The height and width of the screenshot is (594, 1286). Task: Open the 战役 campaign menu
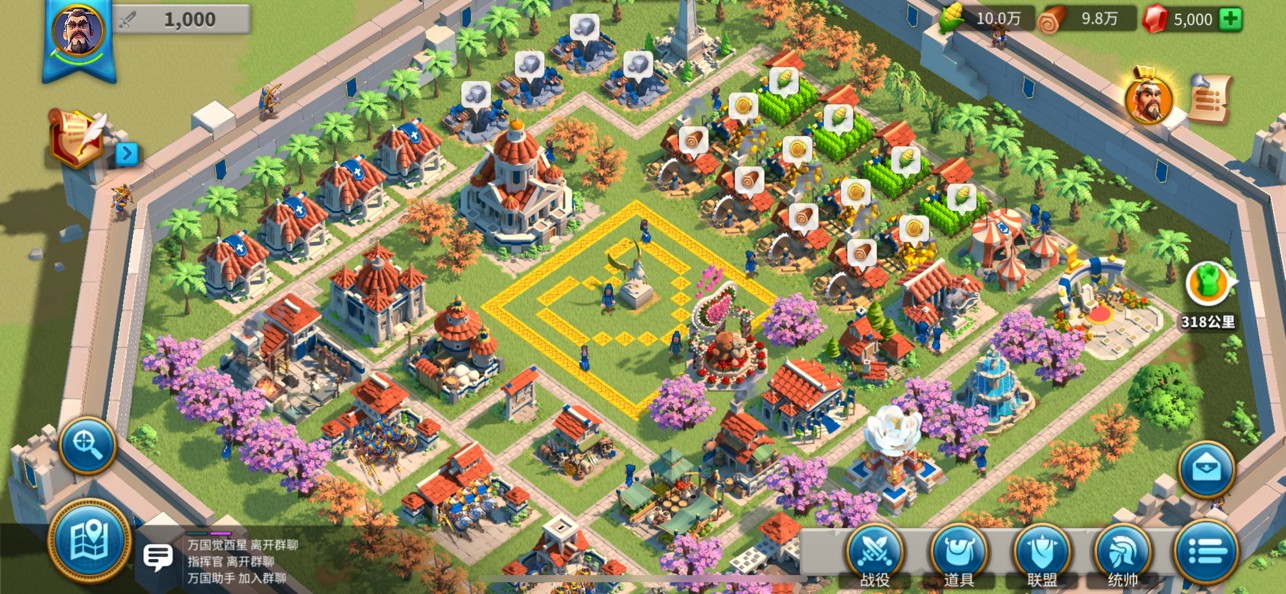[875, 553]
